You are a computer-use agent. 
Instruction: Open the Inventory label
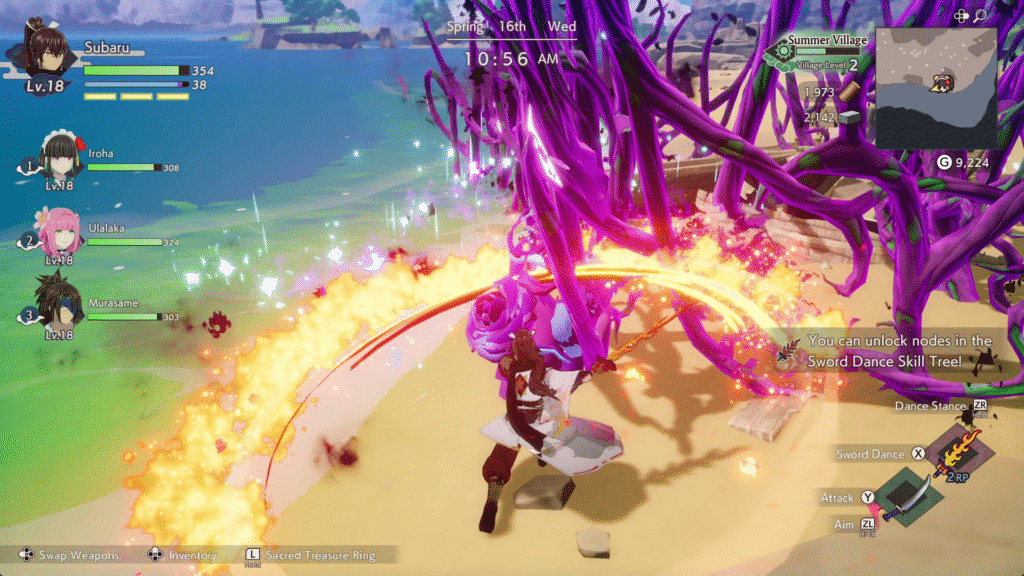coord(191,554)
